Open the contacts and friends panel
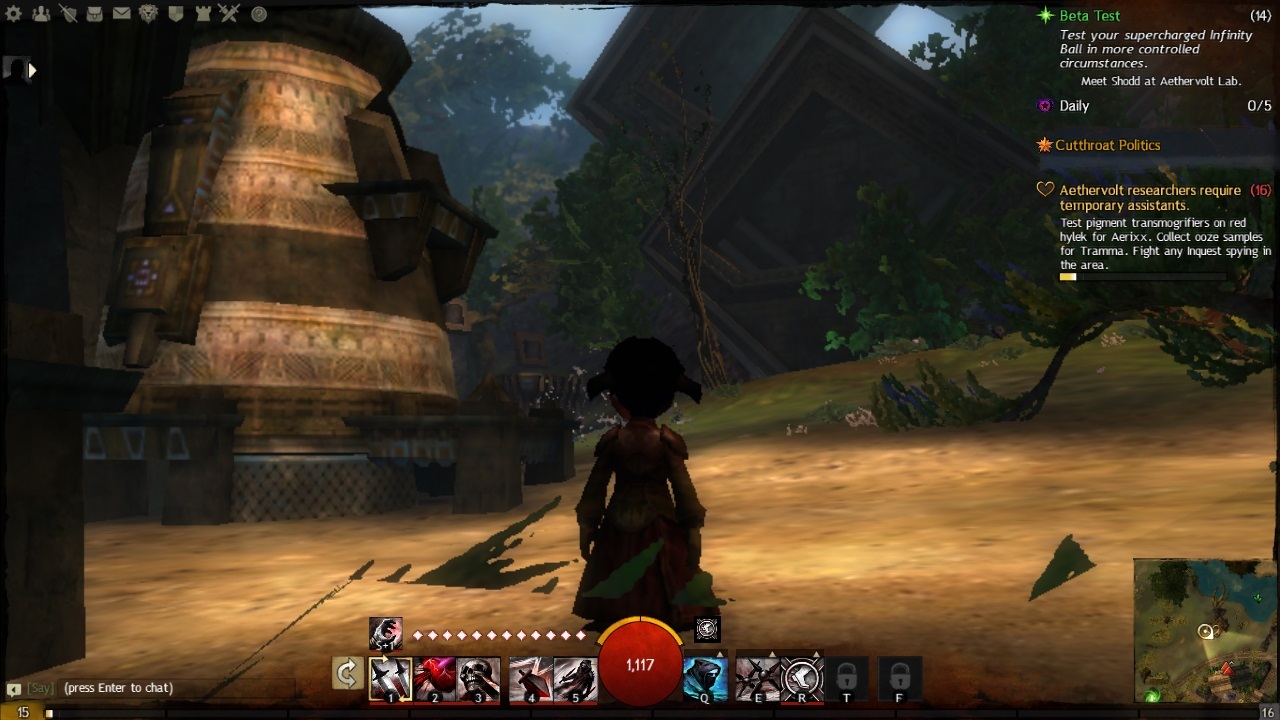Screen dimensions: 1280x720 tap(42, 14)
